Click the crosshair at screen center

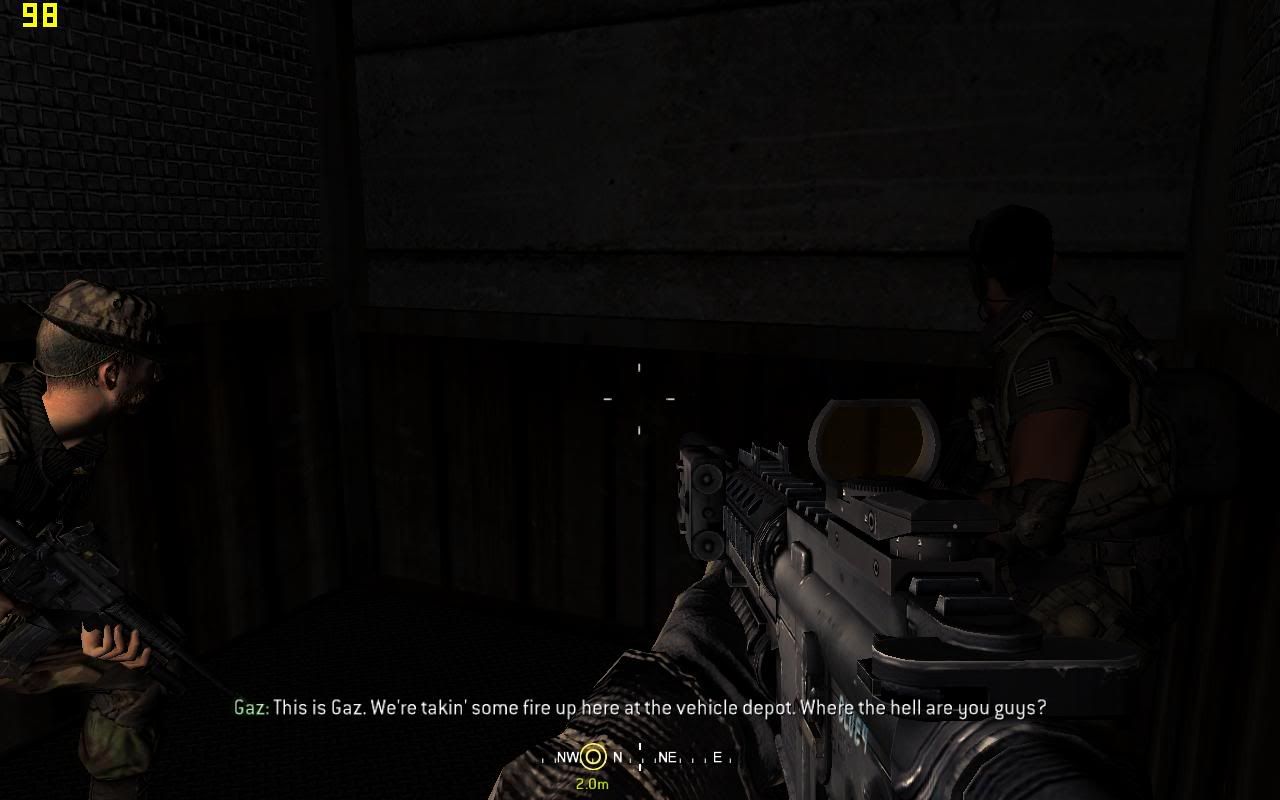(639, 398)
